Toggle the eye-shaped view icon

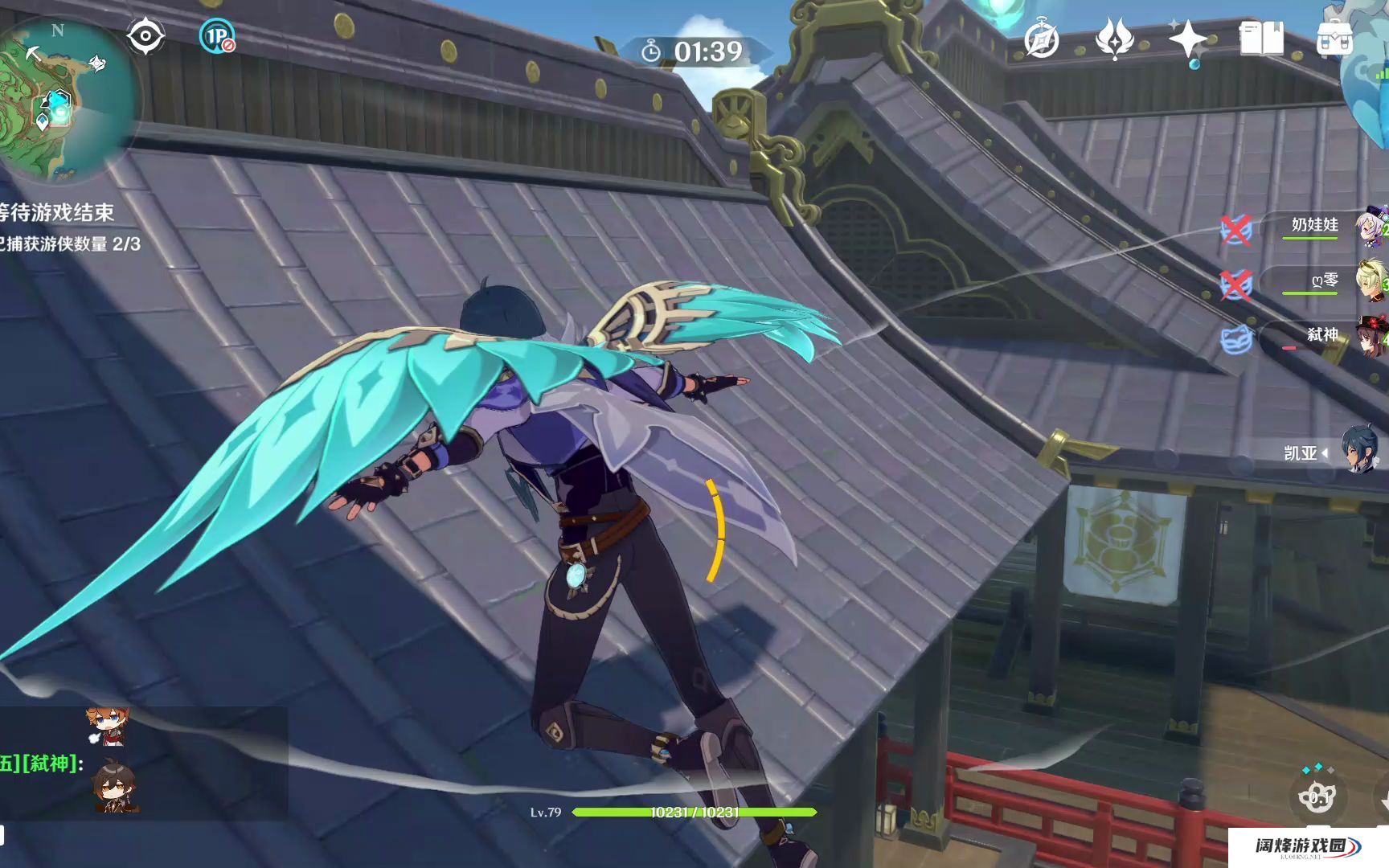click(145, 37)
